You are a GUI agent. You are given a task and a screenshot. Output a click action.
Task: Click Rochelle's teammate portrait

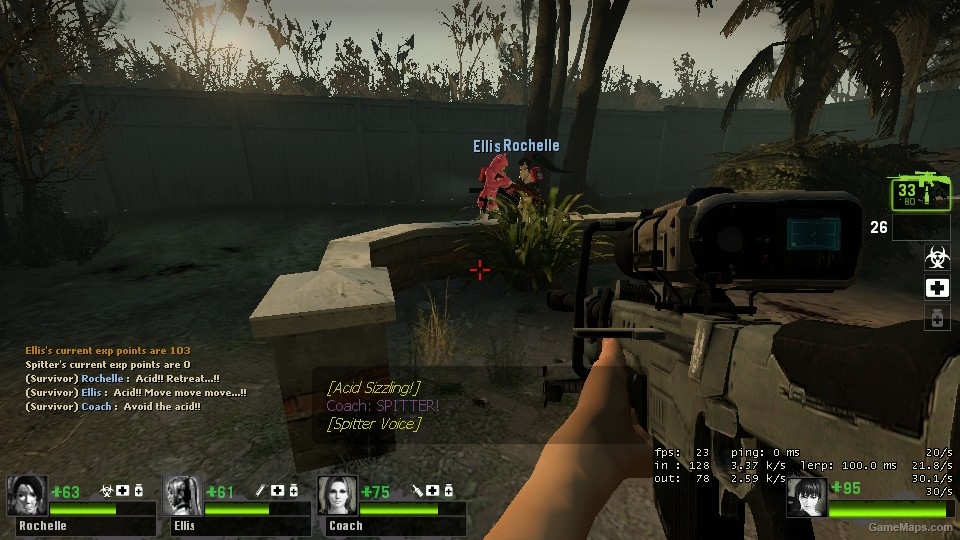(27, 495)
